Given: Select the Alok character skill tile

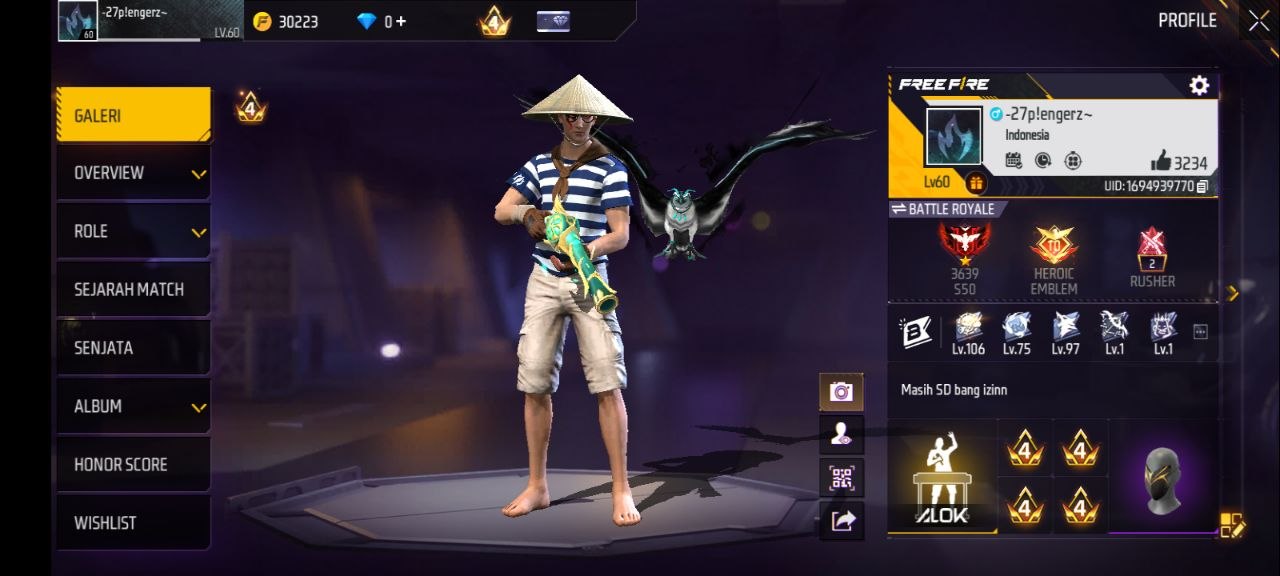Looking at the screenshot, I should (x=942, y=478).
